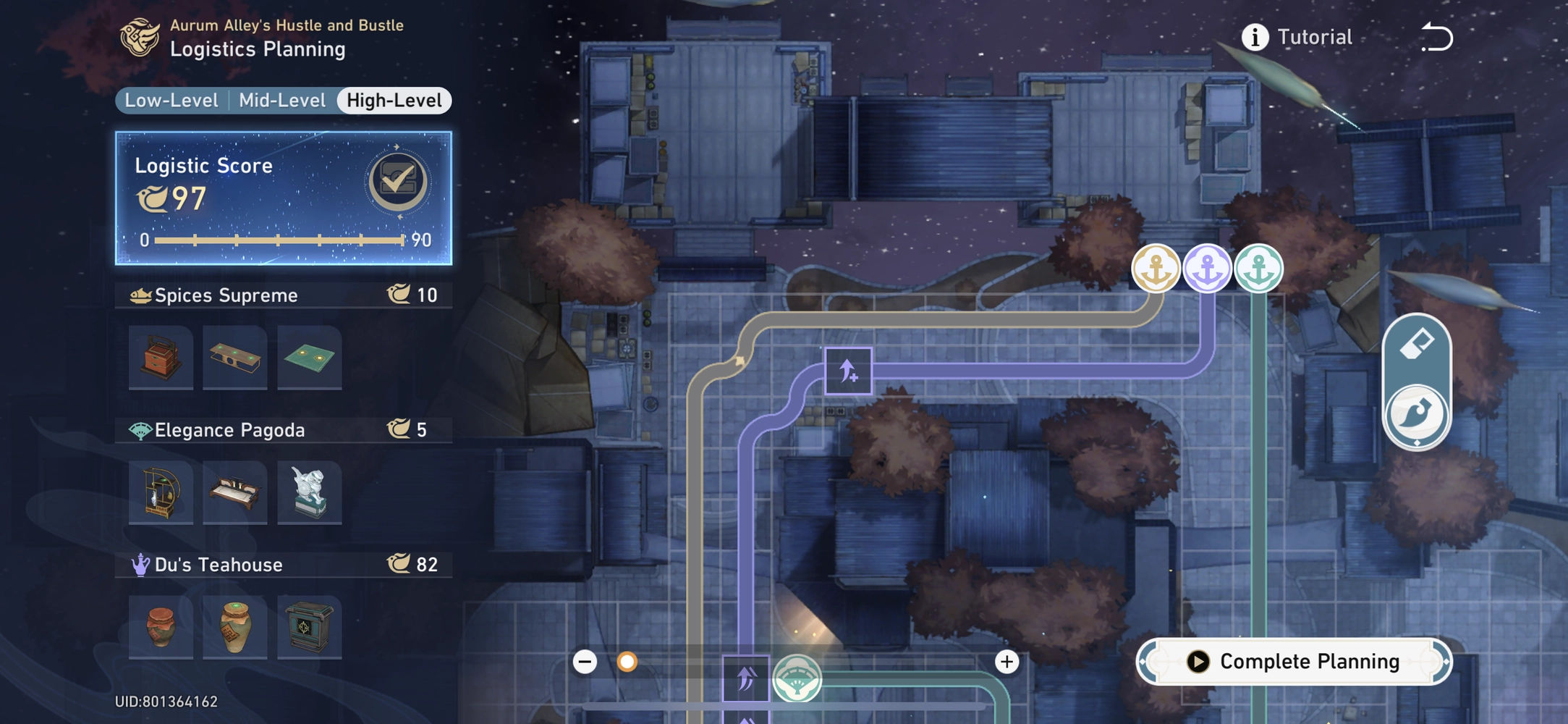
Task: Expand the Spices Supreme section
Action: (x=282, y=295)
